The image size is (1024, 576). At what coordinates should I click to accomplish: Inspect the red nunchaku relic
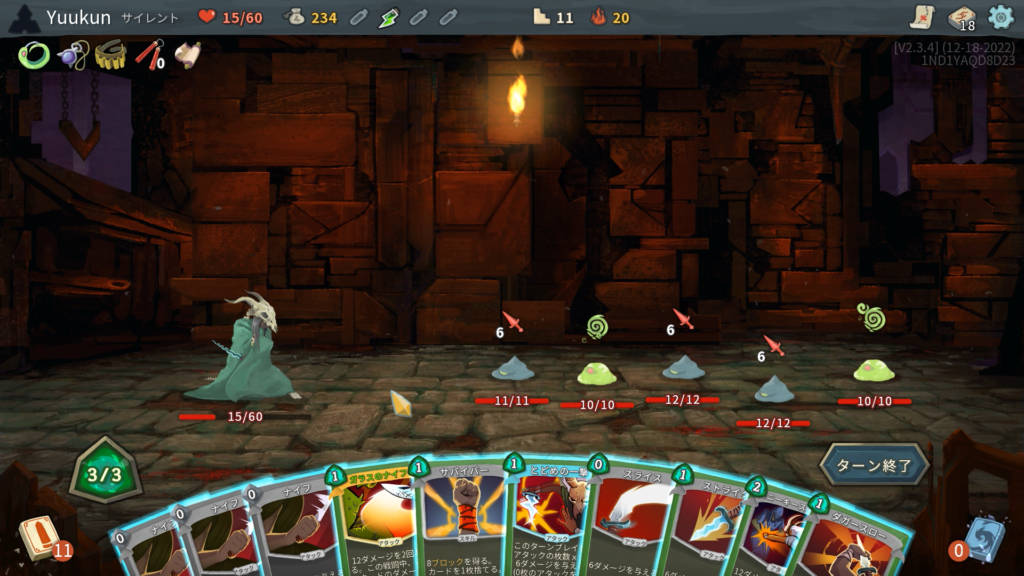point(149,55)
